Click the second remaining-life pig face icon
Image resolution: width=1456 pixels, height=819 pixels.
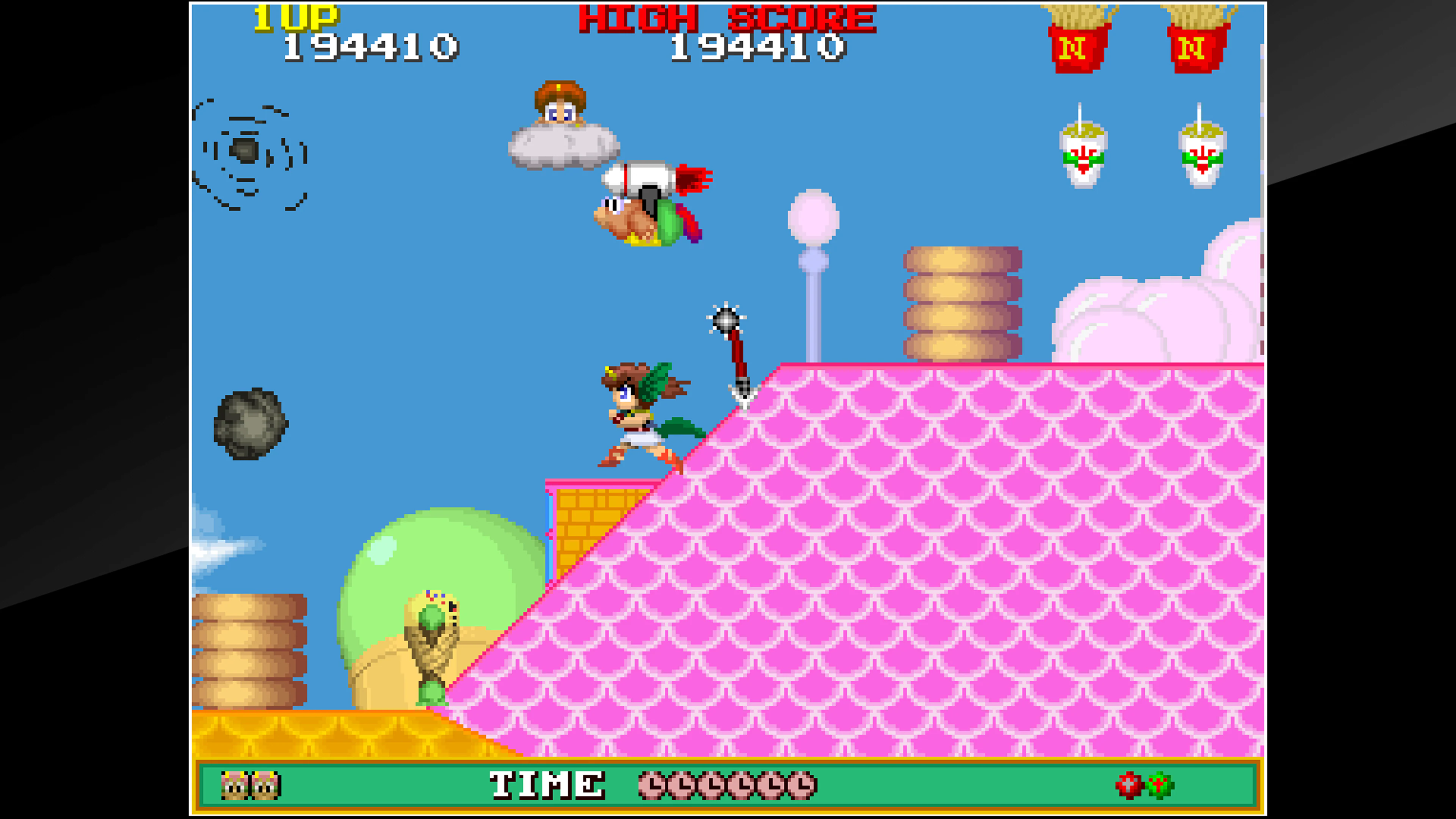(264, 786)
